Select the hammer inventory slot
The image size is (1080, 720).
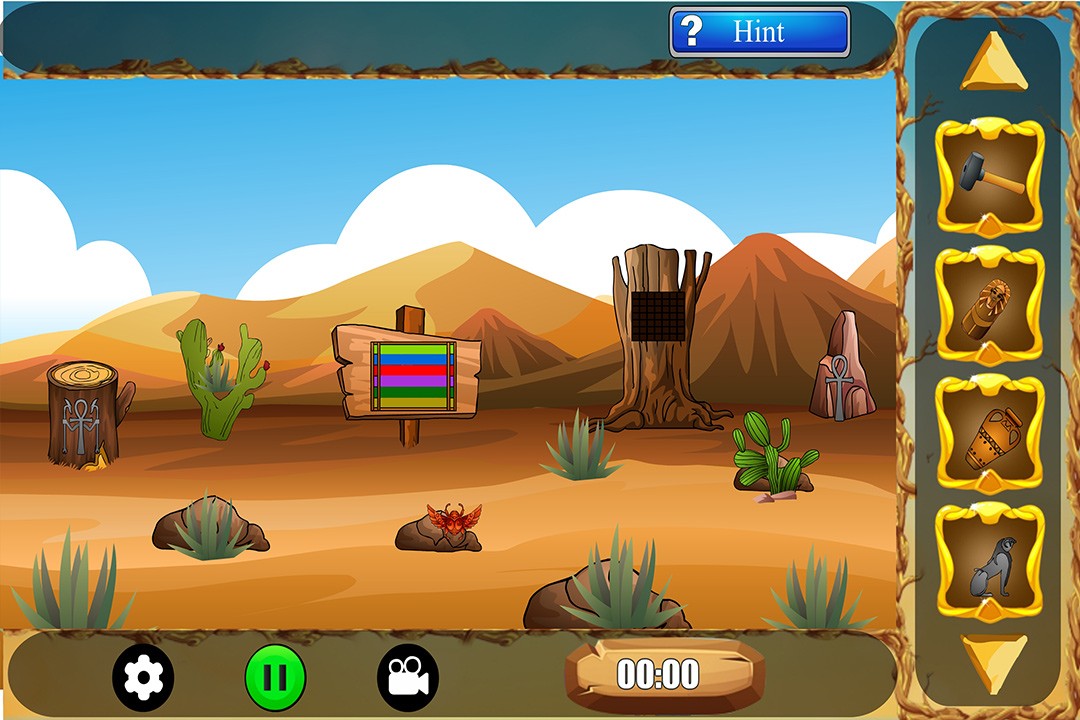[990, 176]
